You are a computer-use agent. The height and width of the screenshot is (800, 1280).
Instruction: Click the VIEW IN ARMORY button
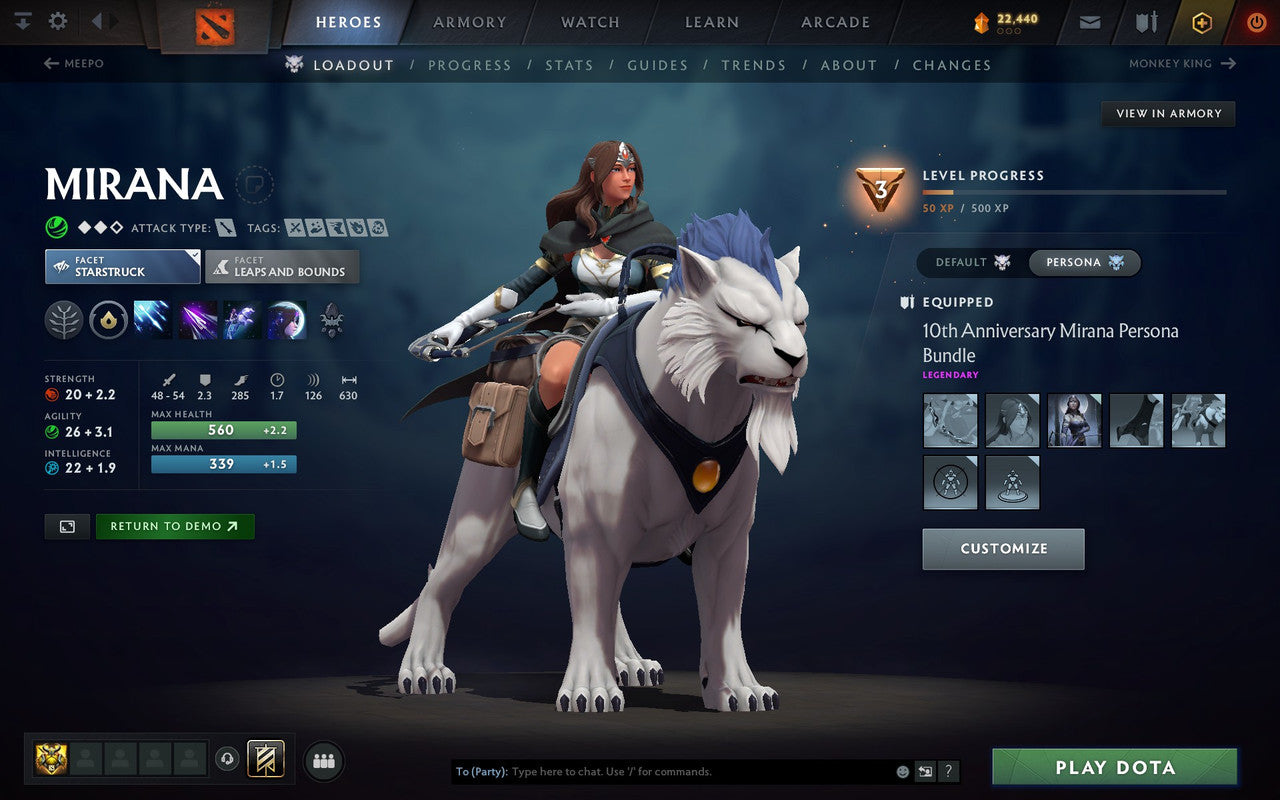(1168, 113)
